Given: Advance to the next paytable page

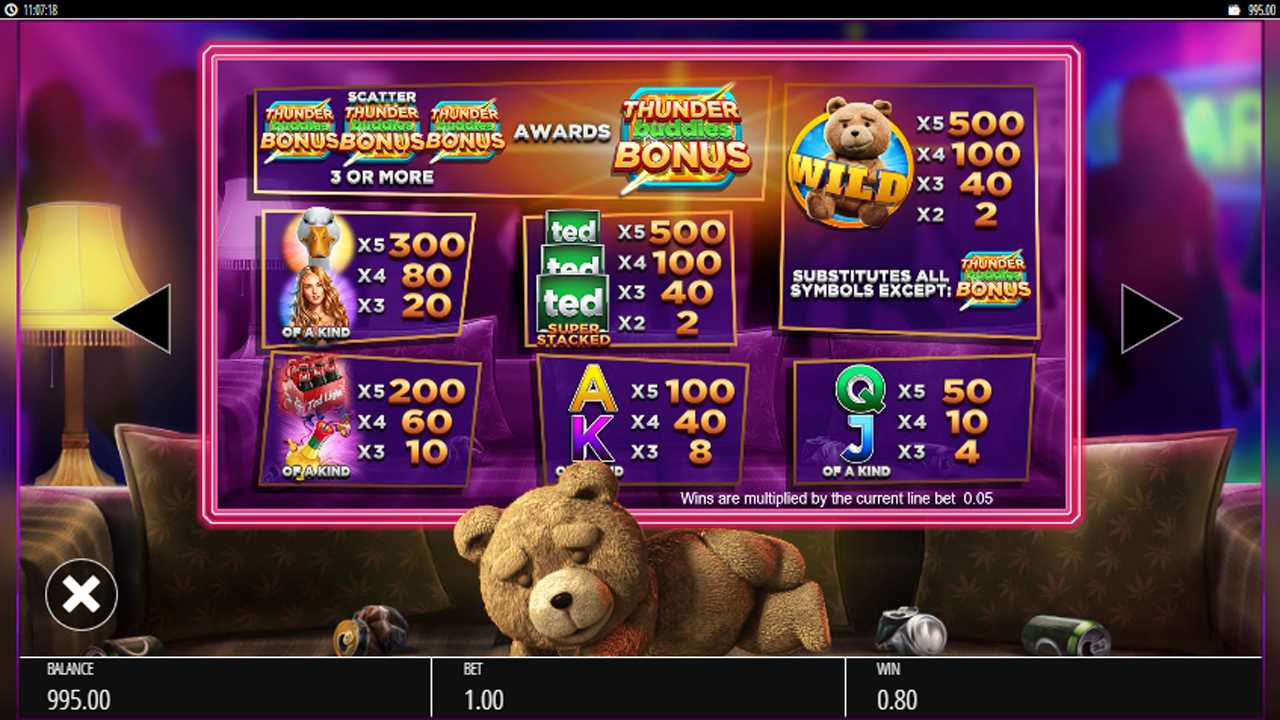Looking at the screenshot, I should (1150, 318).
